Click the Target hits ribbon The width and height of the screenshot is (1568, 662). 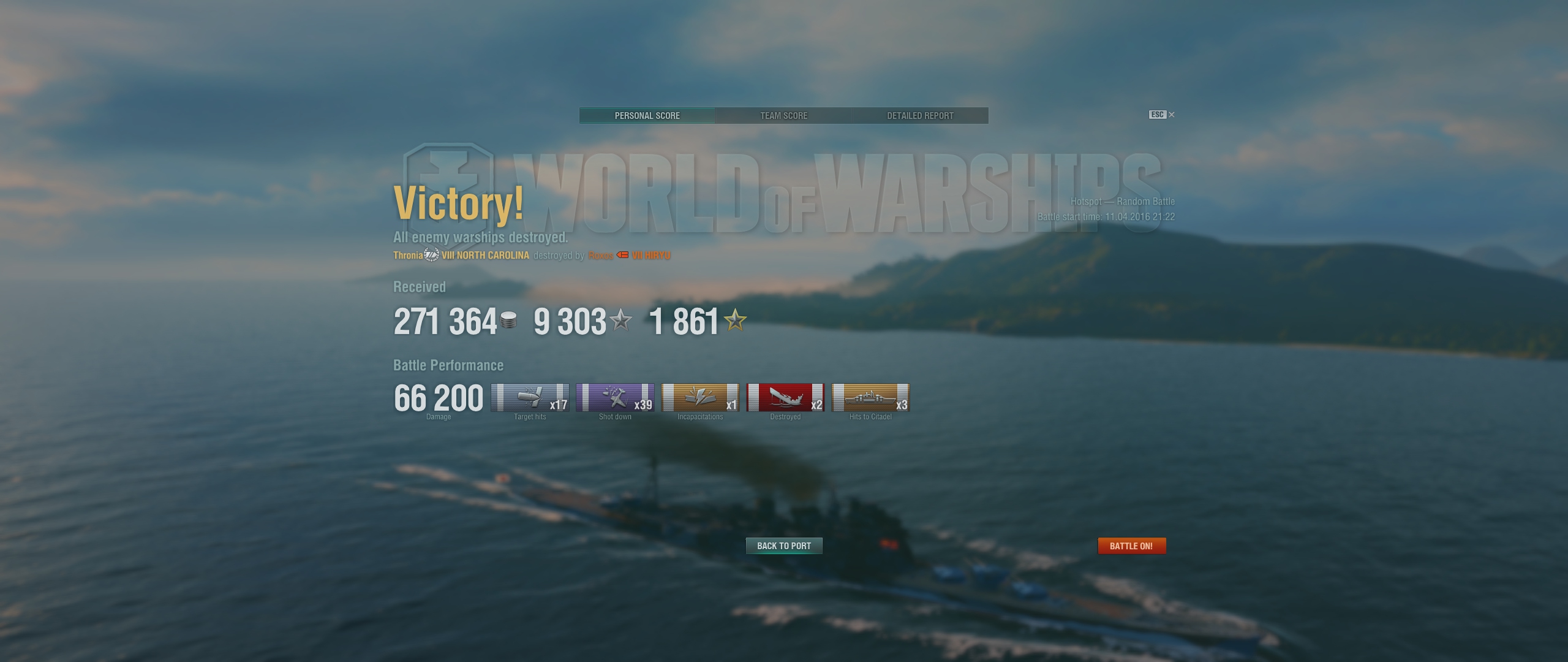(x=530, y=397)
